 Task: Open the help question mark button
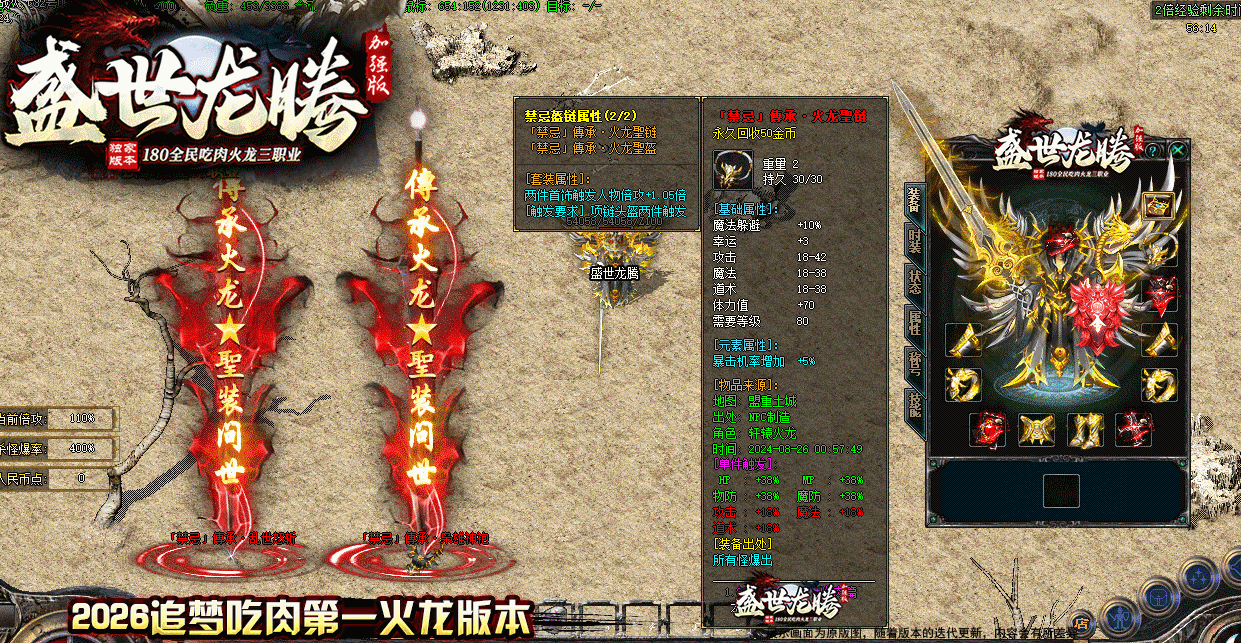pos(1152,150)
